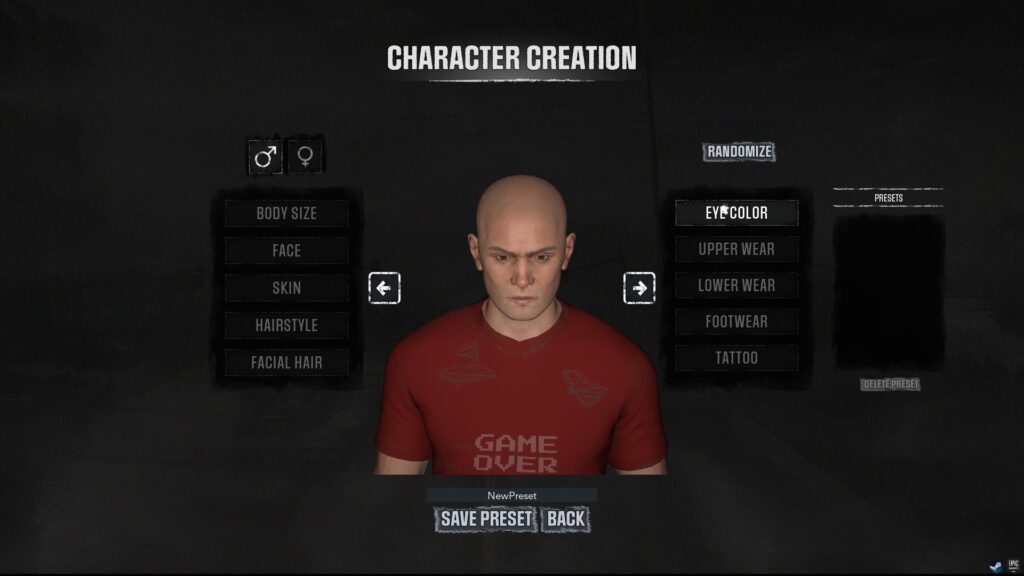Image resolution: width=1024 pixels, height=576 pixels.
Task: Select the Face customization category
Action: 286,251
